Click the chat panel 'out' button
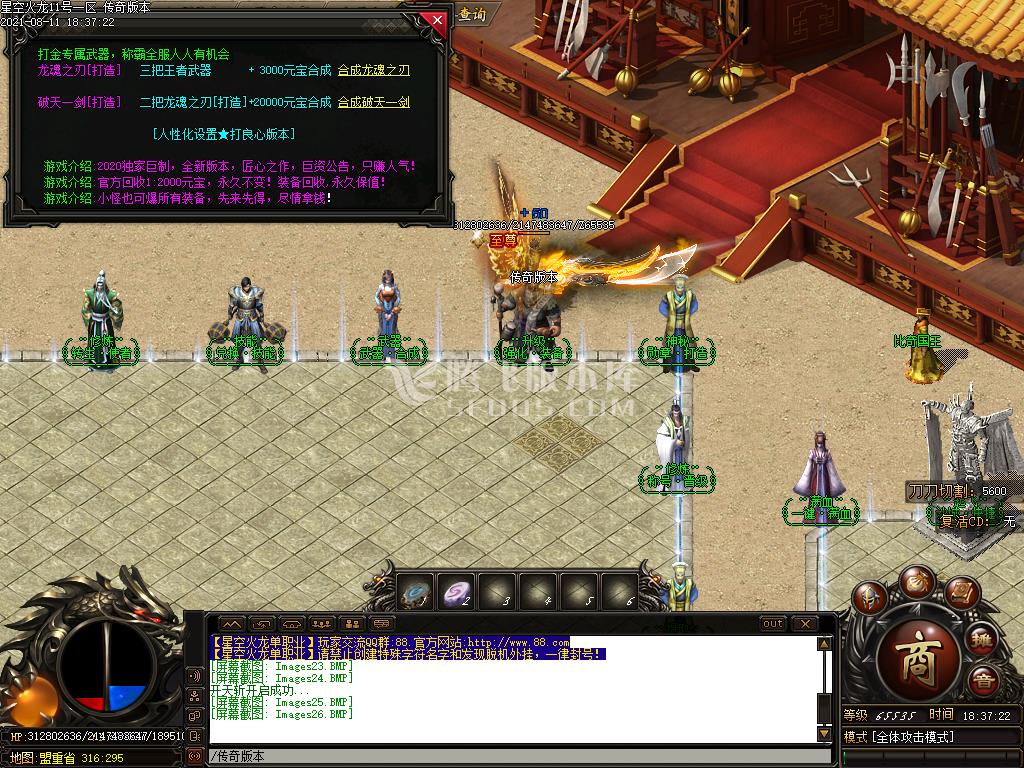Image resolution: width=1024 pixels, height=768 pixels. (x=772, y=624)
